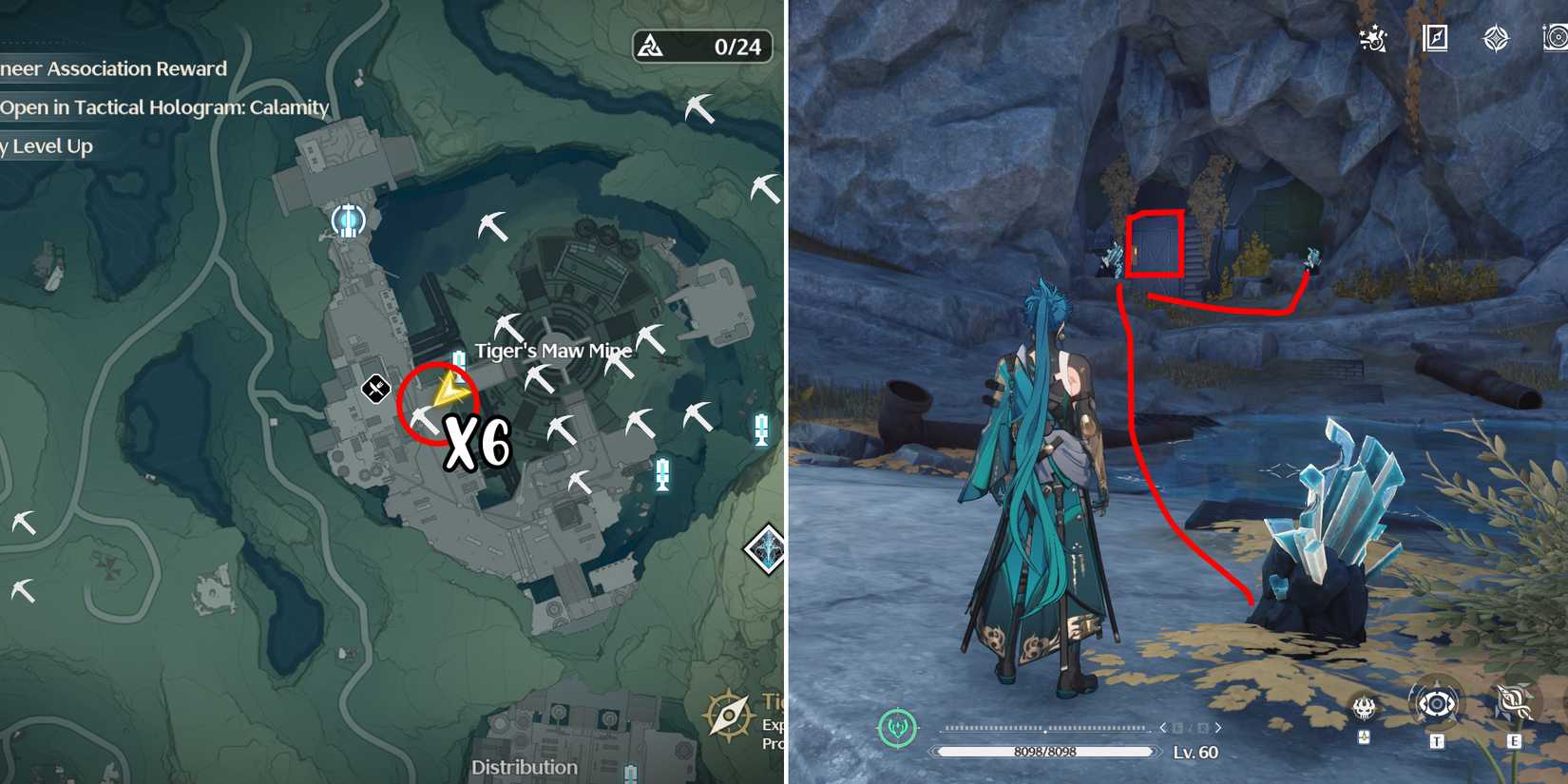1568x784 pixels.
Task: Open the Guidebook compass icon
Action: (x=1437, y=40)
